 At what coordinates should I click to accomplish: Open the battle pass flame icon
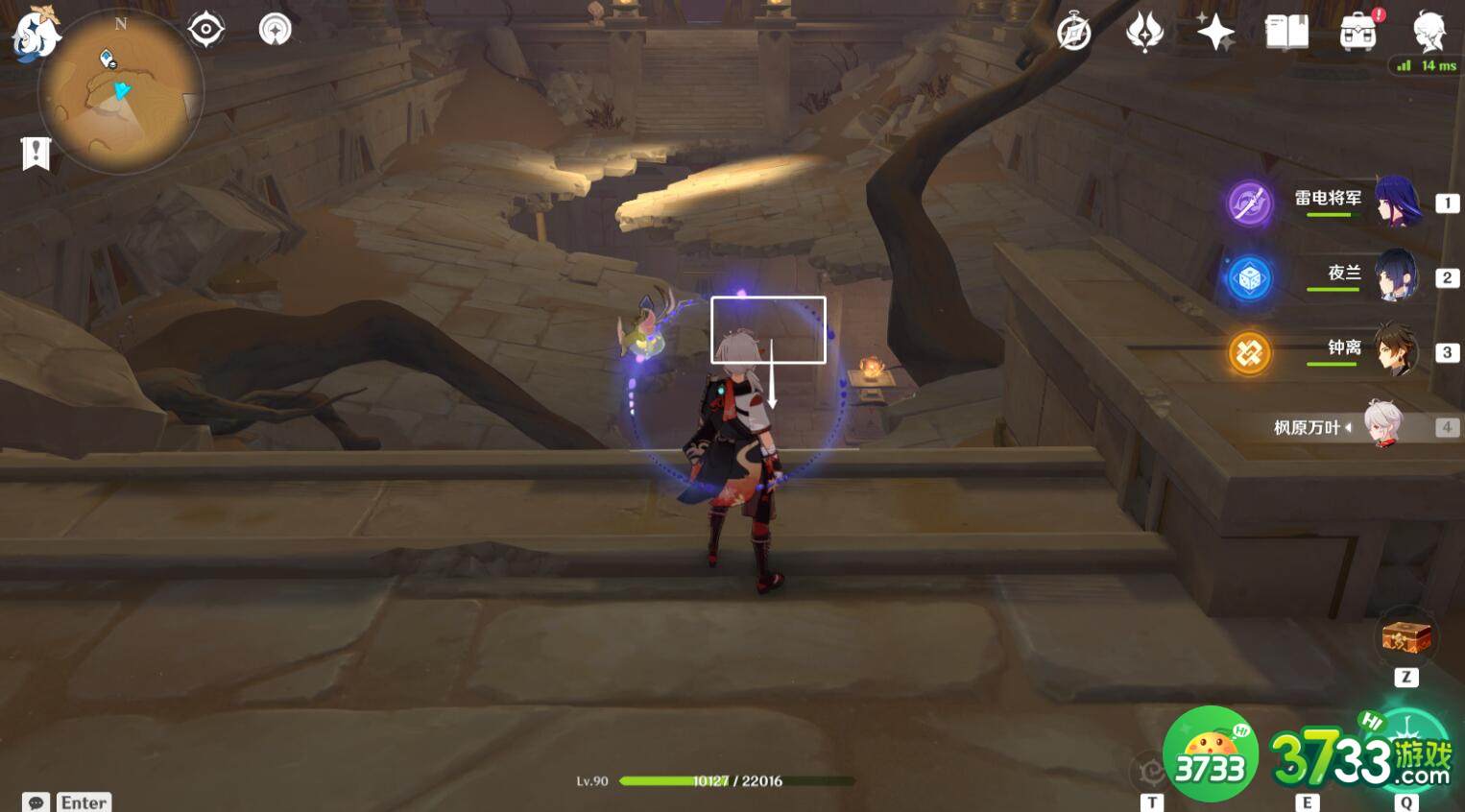tap(1144, 33)
